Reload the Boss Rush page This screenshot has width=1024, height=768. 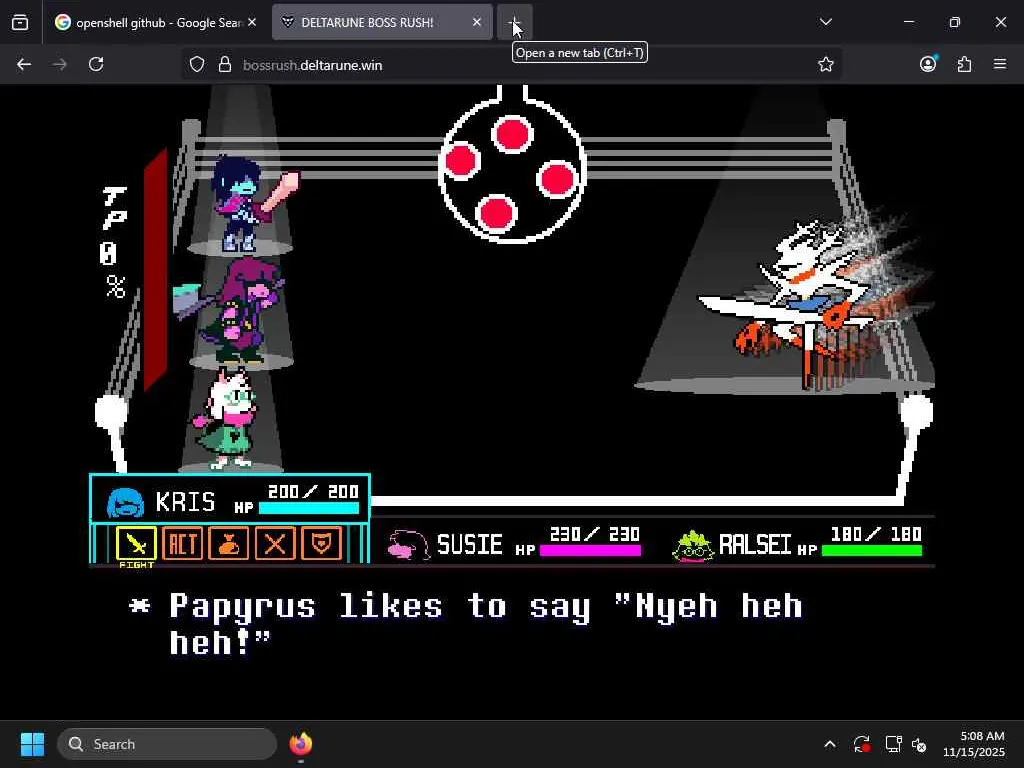point(96,64)
